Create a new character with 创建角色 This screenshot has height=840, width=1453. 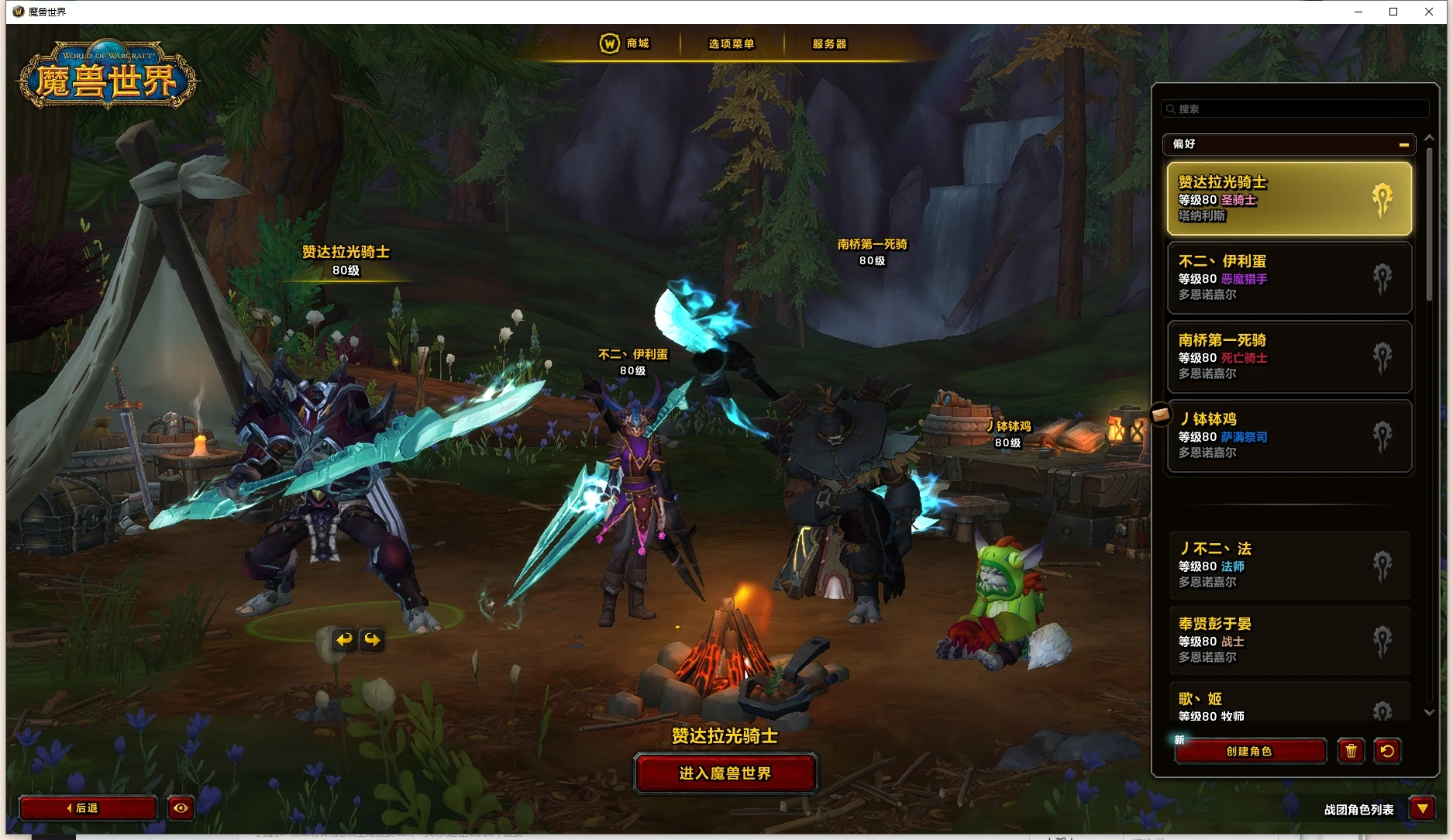[x=1249, y=751]
